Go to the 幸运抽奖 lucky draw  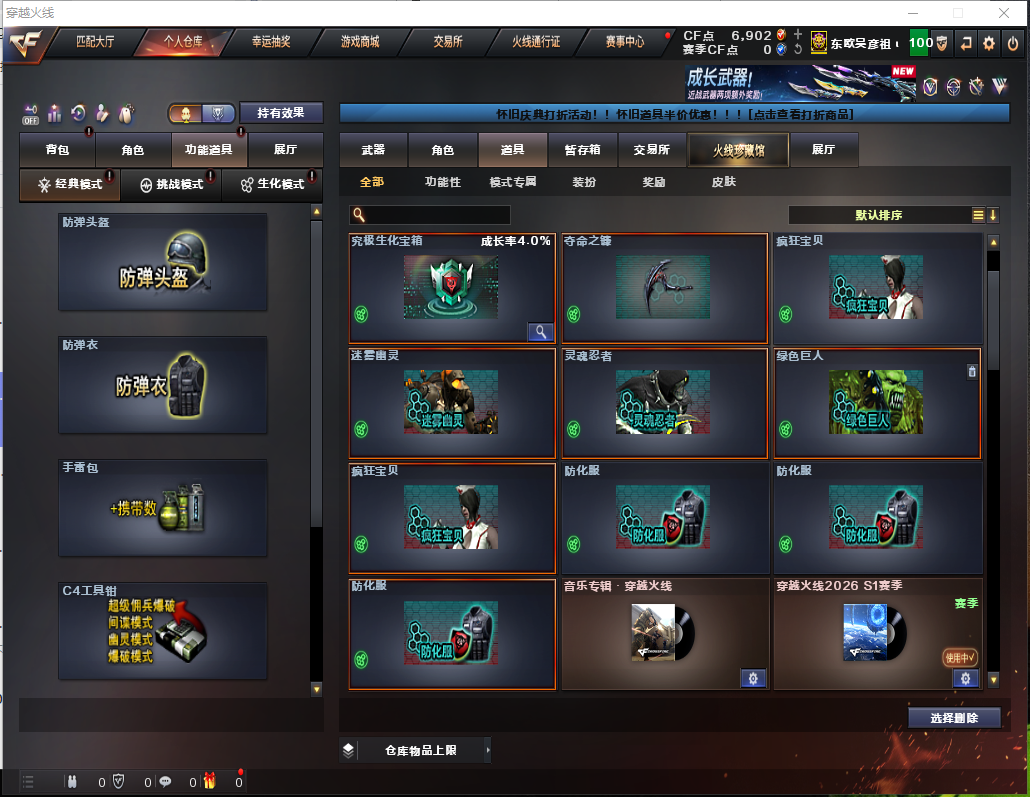pyautogui.click(x=271, y=42)
